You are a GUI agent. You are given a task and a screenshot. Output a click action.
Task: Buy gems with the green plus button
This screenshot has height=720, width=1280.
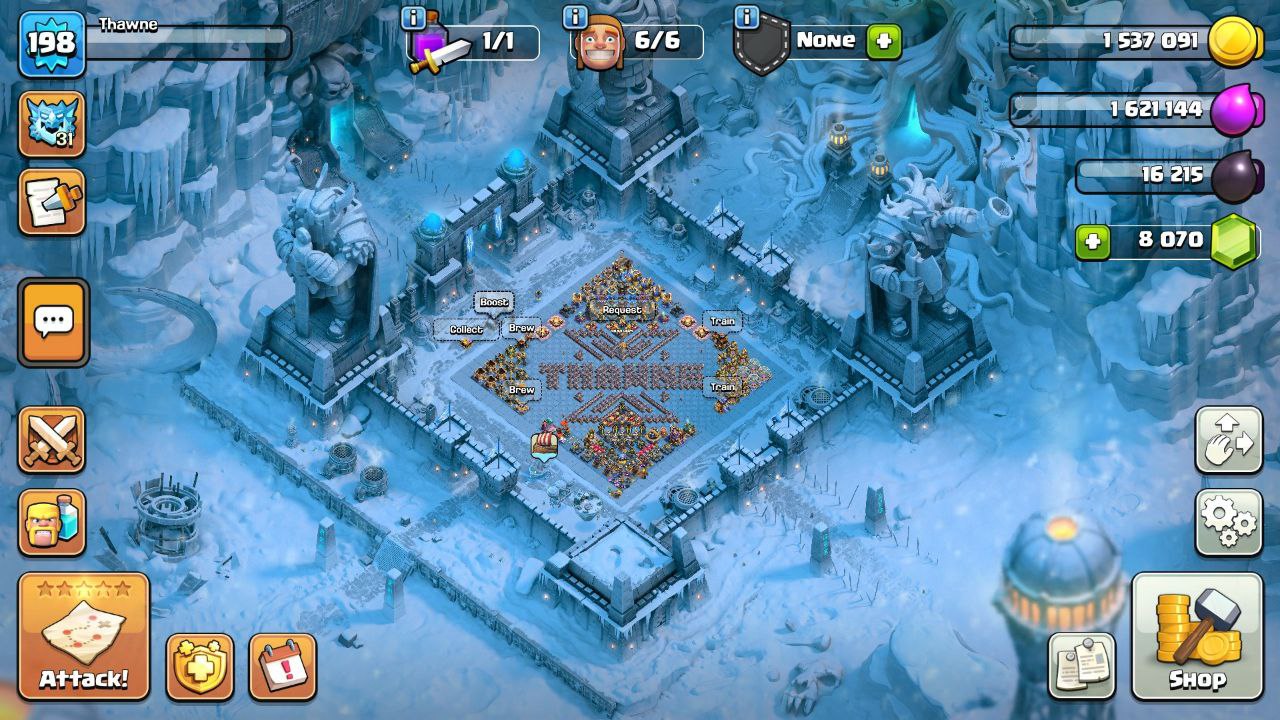(x=1093, y=241)
